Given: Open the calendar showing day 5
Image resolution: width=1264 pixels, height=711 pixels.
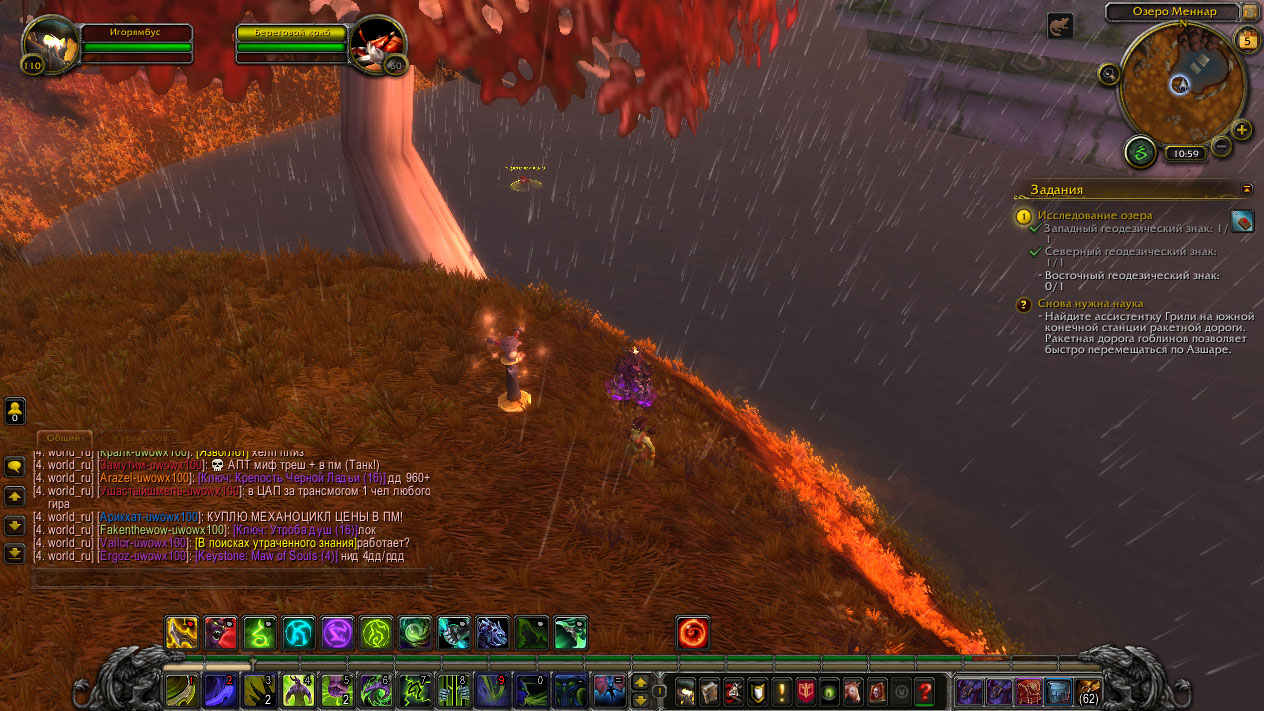Looking at the screenshot, I should (x=1246, y=40).
